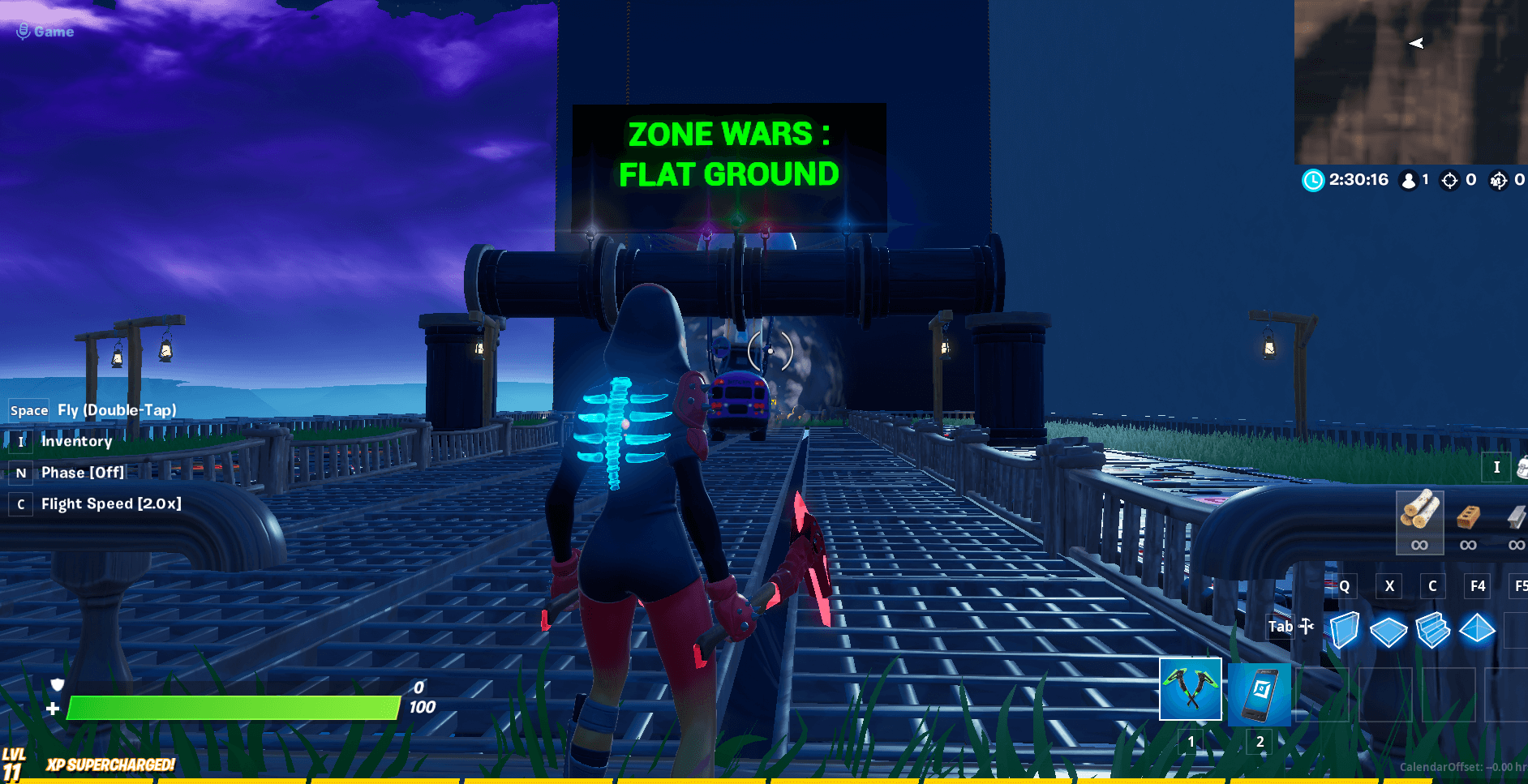Select hotbar slot 2 phone item
The width and height of the screenshot is (1528, 784).
pos(1258,695)
